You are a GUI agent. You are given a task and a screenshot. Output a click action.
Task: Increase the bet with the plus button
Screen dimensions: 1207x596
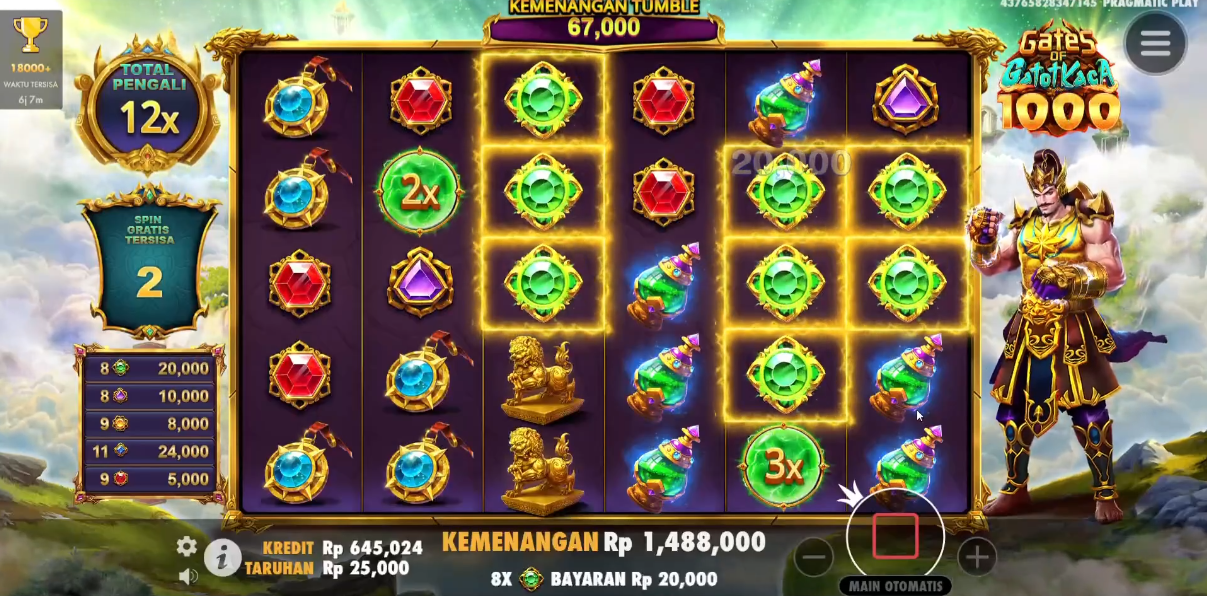976,557
